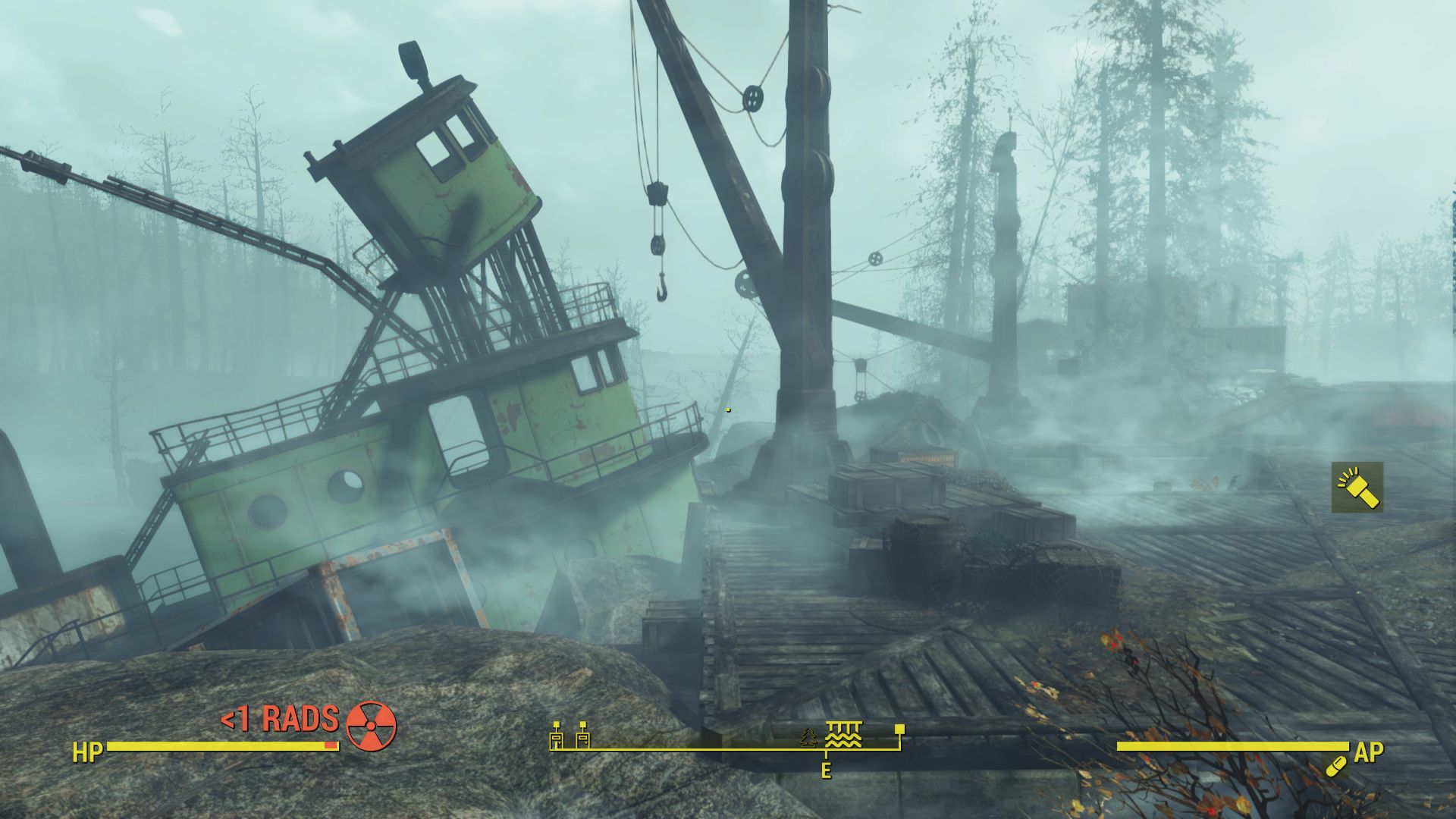The width and height of the screenshot is (1456, 819).
Task: Click the flashlight status icon
Action: point(1357,488)
